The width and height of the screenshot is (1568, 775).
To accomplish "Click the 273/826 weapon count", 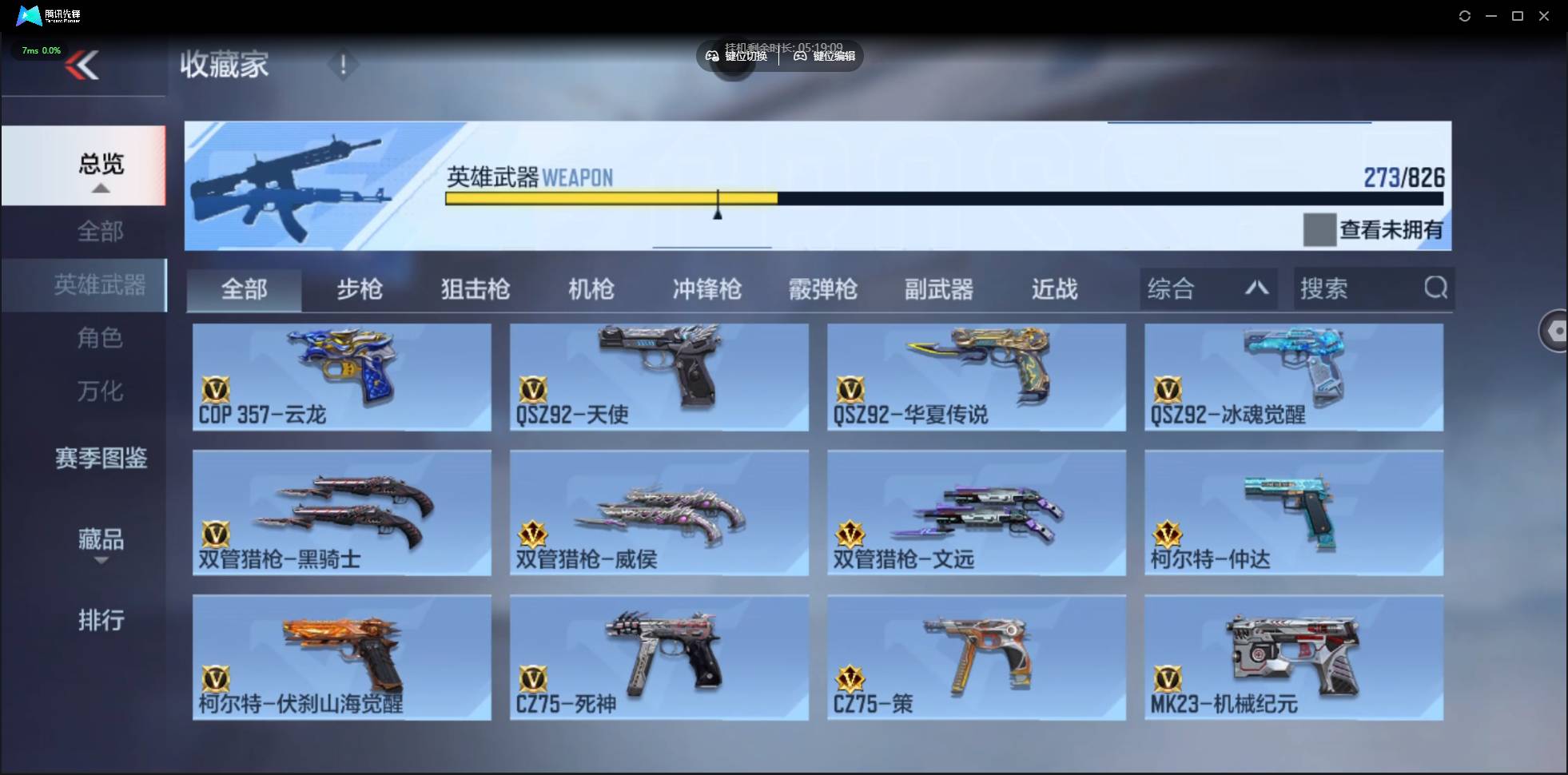I will [1406, 177].
